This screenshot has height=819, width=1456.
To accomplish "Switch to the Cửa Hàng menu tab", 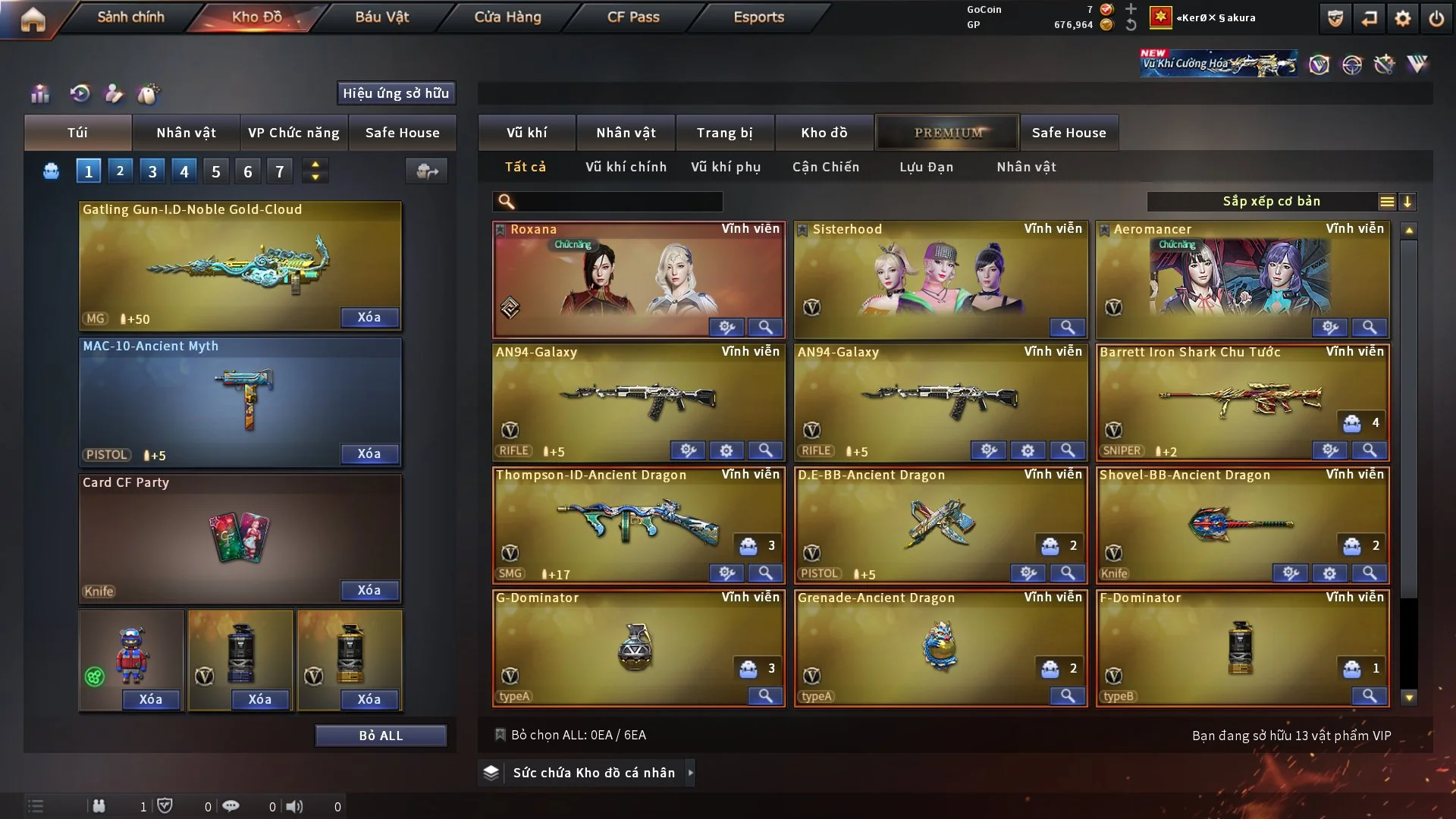I will tap(507, 17).
